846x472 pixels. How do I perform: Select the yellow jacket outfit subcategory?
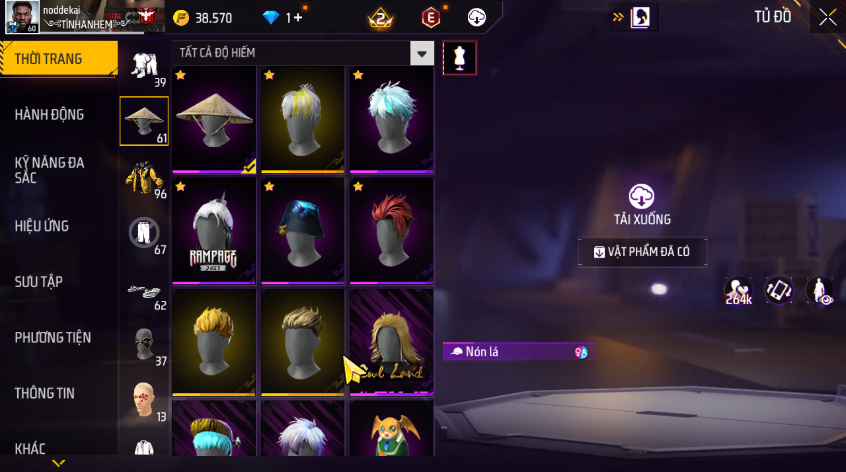tap(144, 177)
